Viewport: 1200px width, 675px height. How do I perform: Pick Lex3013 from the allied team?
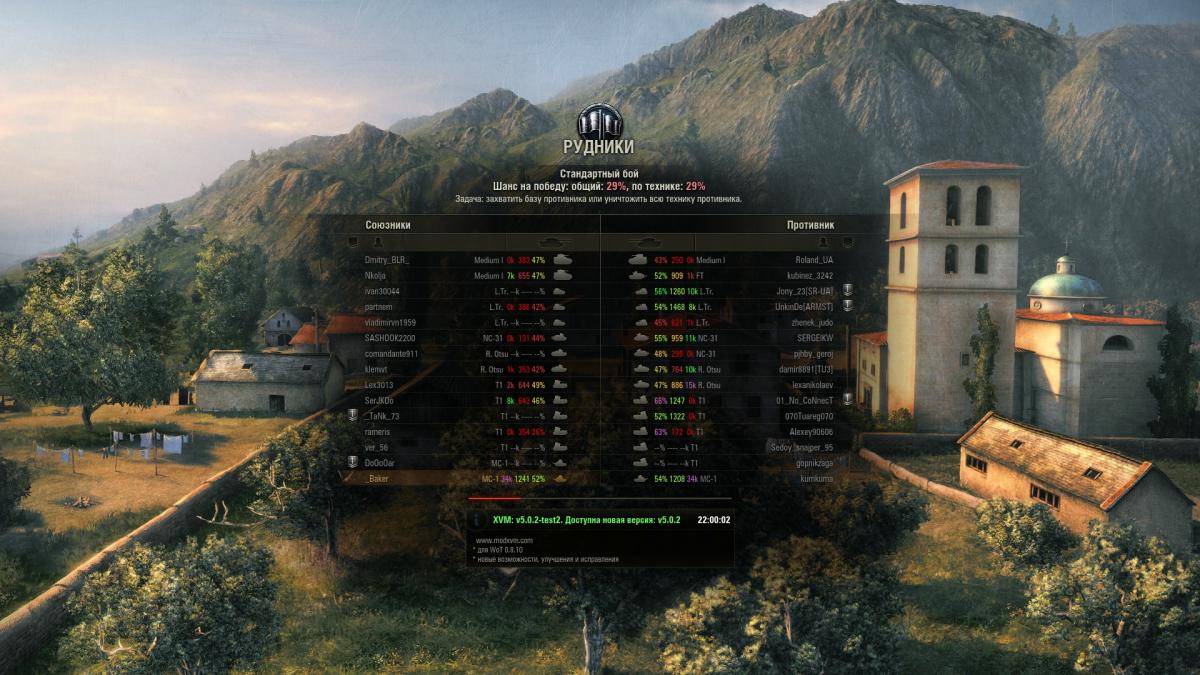(380, 385)
